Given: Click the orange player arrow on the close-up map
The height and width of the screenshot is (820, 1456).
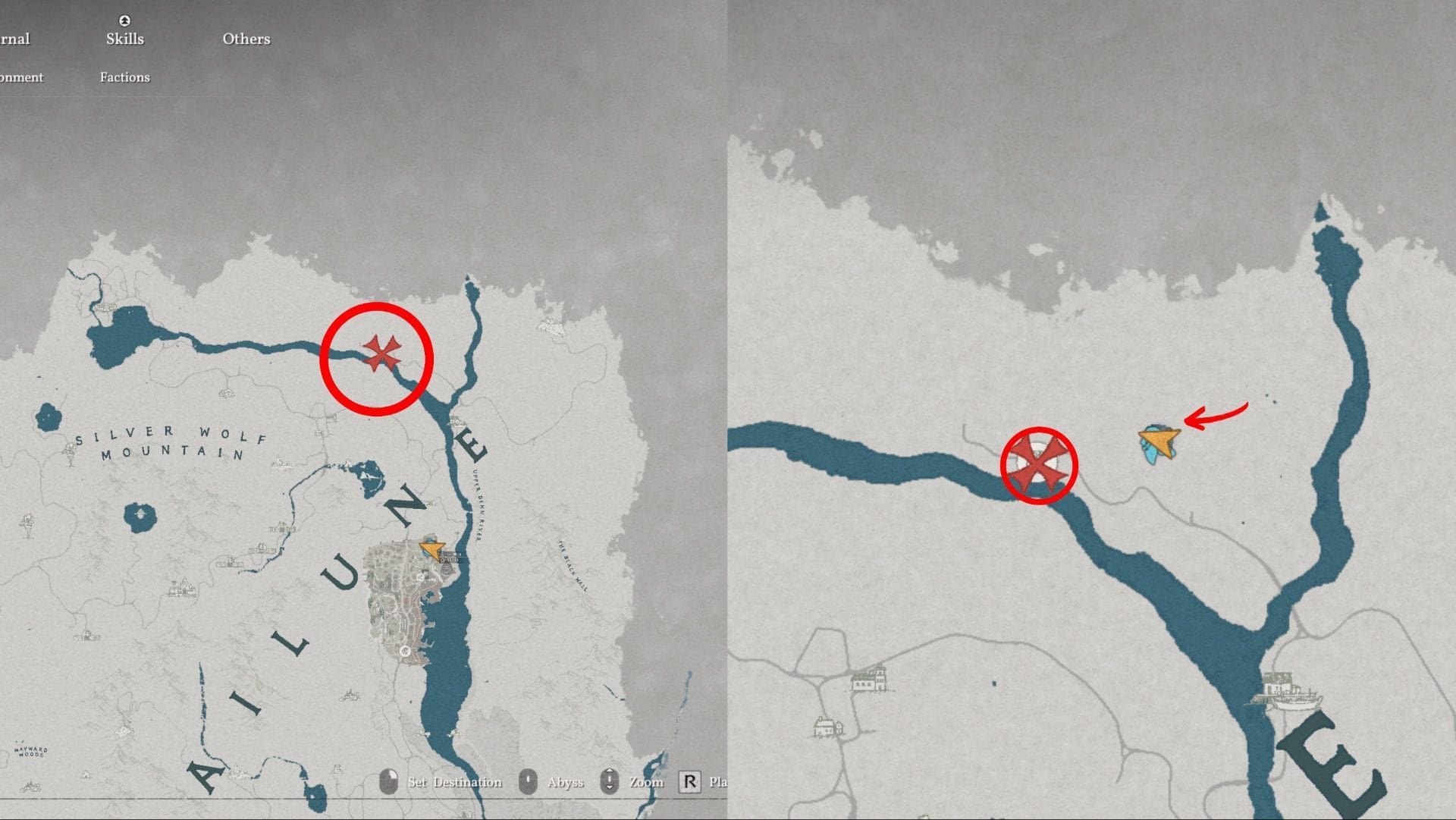Looking at the screenshot, I should pyautogui.click(x=1158, y=440).
